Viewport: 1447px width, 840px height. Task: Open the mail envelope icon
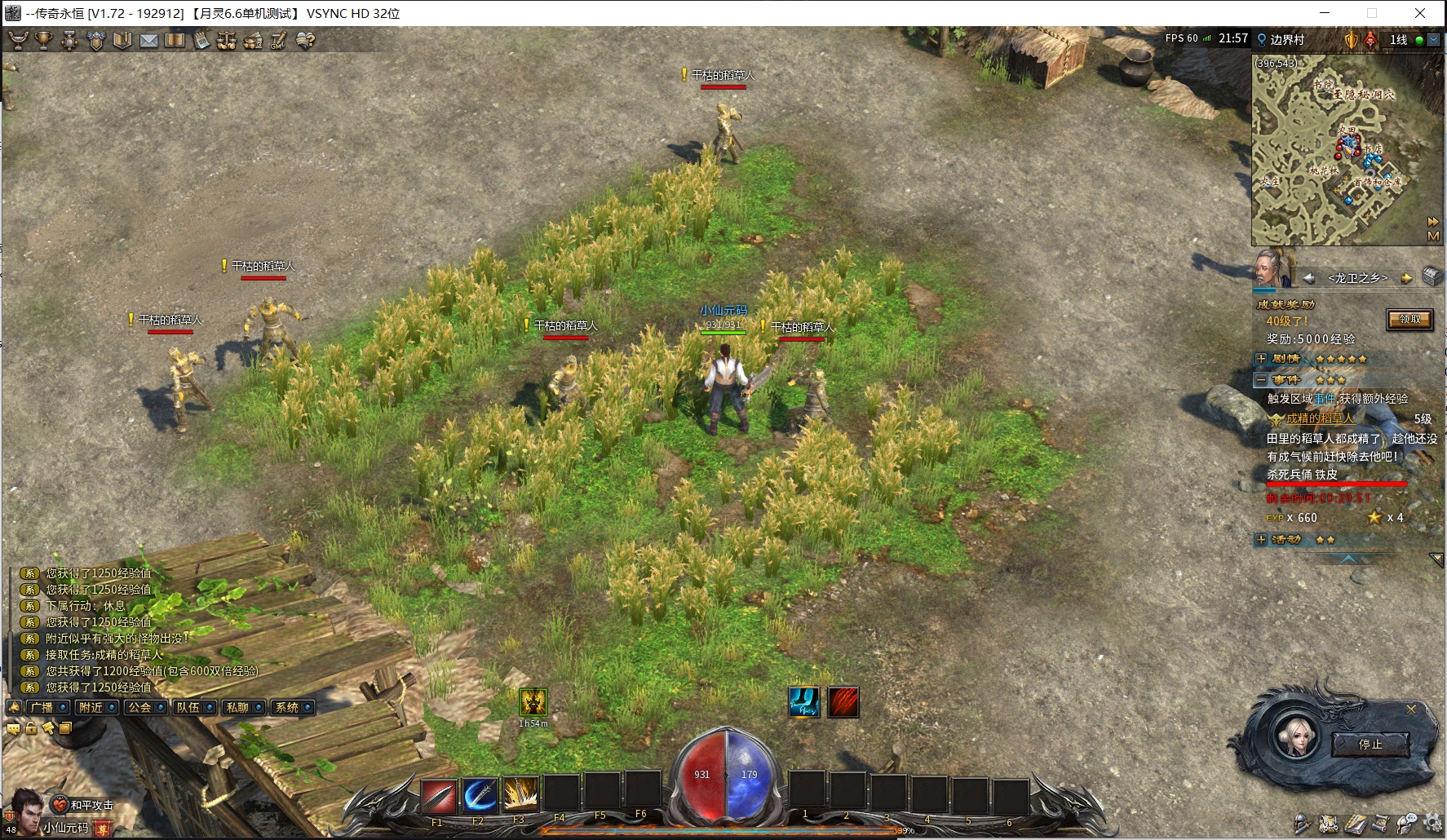[148, 40]
